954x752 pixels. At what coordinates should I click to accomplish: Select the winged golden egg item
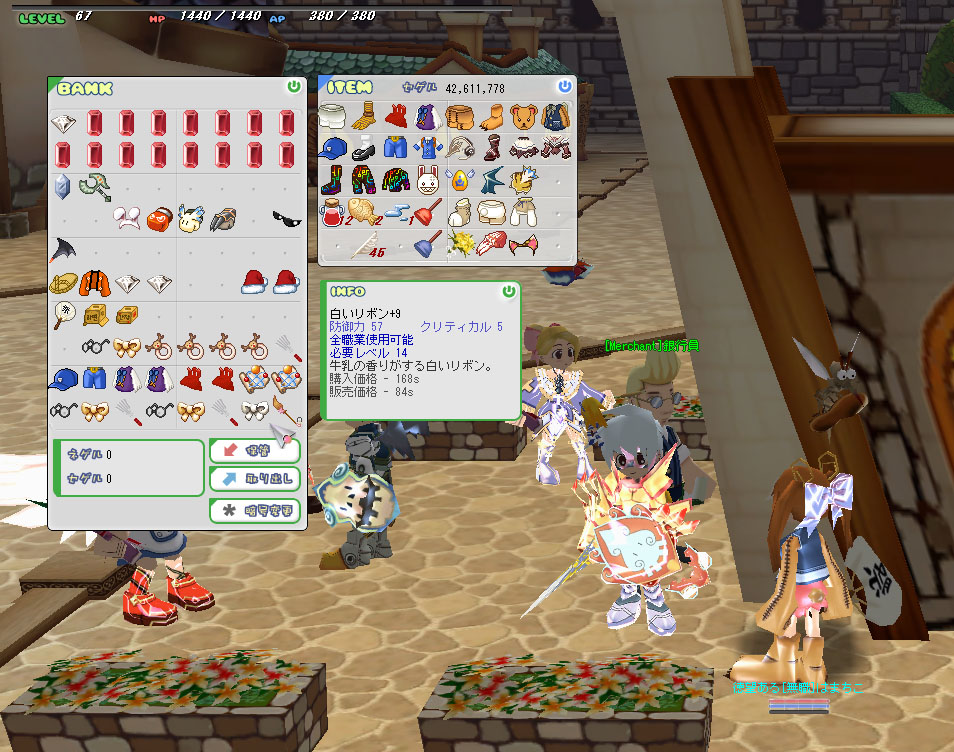pos(460,181)
